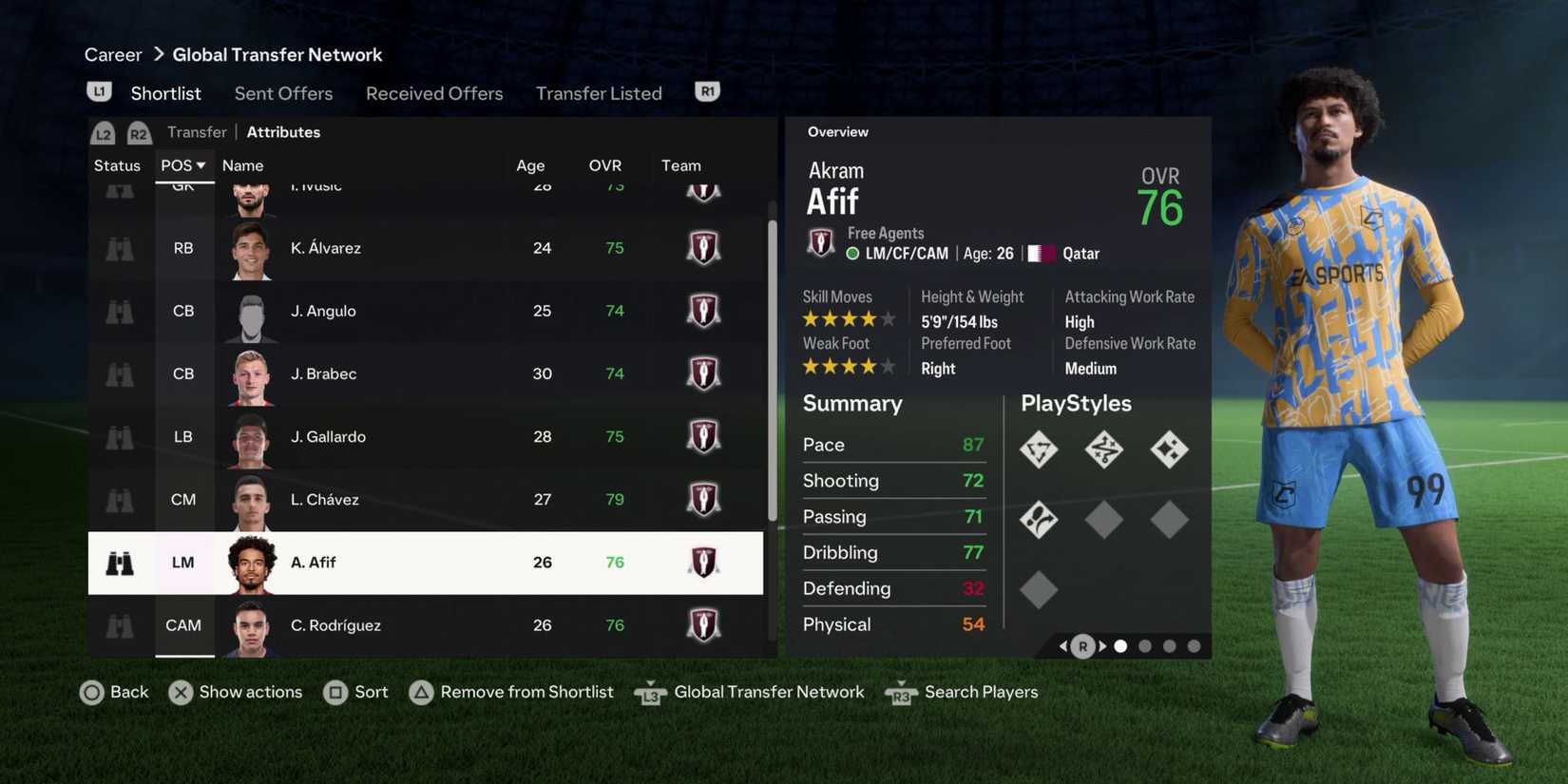Click the second PlayStyle icon in top row
Screen dimensions: 1568x784
tap(1104, 449)
